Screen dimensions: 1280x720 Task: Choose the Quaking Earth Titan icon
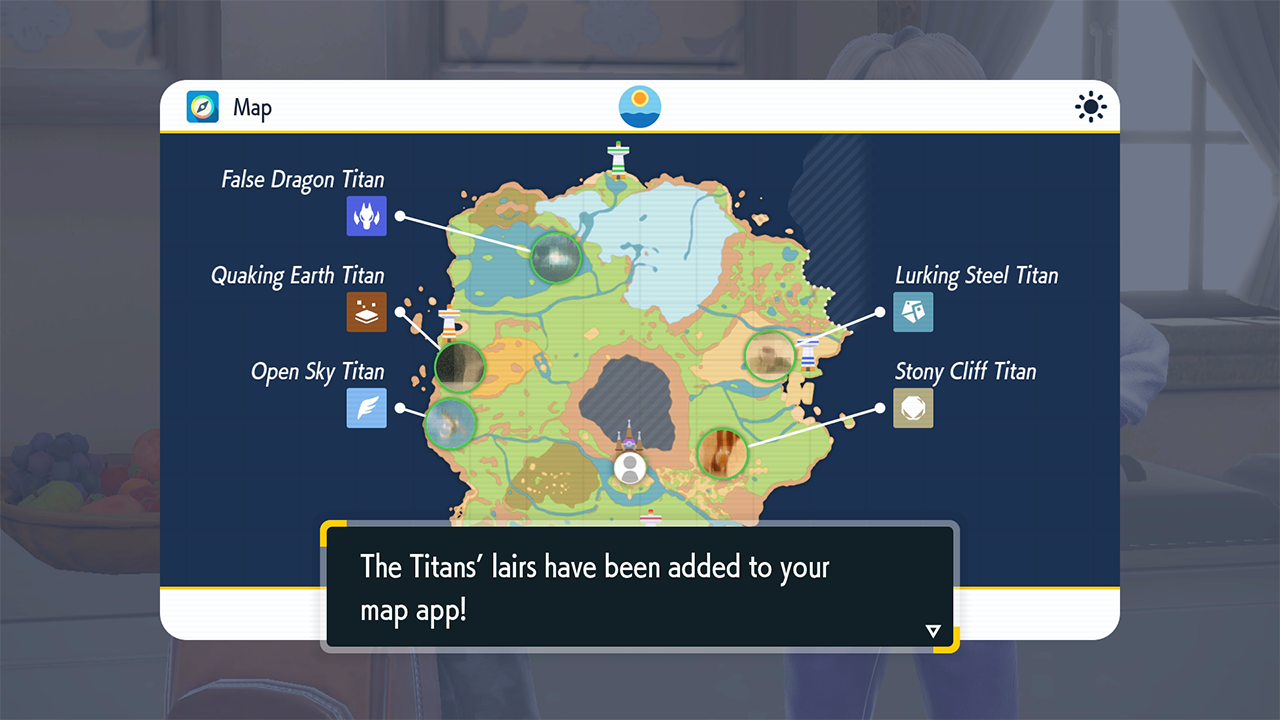(x=366, y=312)
